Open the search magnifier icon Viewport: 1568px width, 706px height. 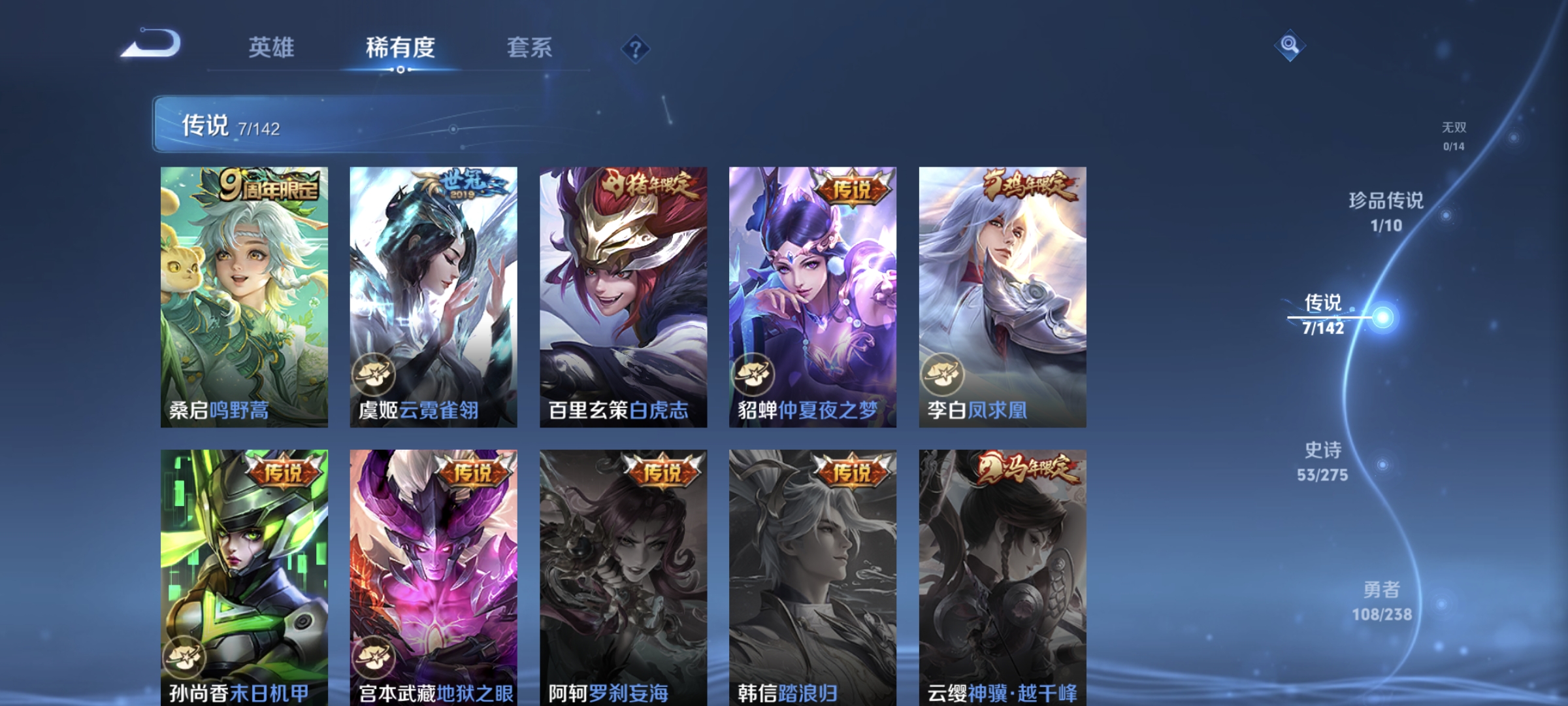tap(1288, 46)
